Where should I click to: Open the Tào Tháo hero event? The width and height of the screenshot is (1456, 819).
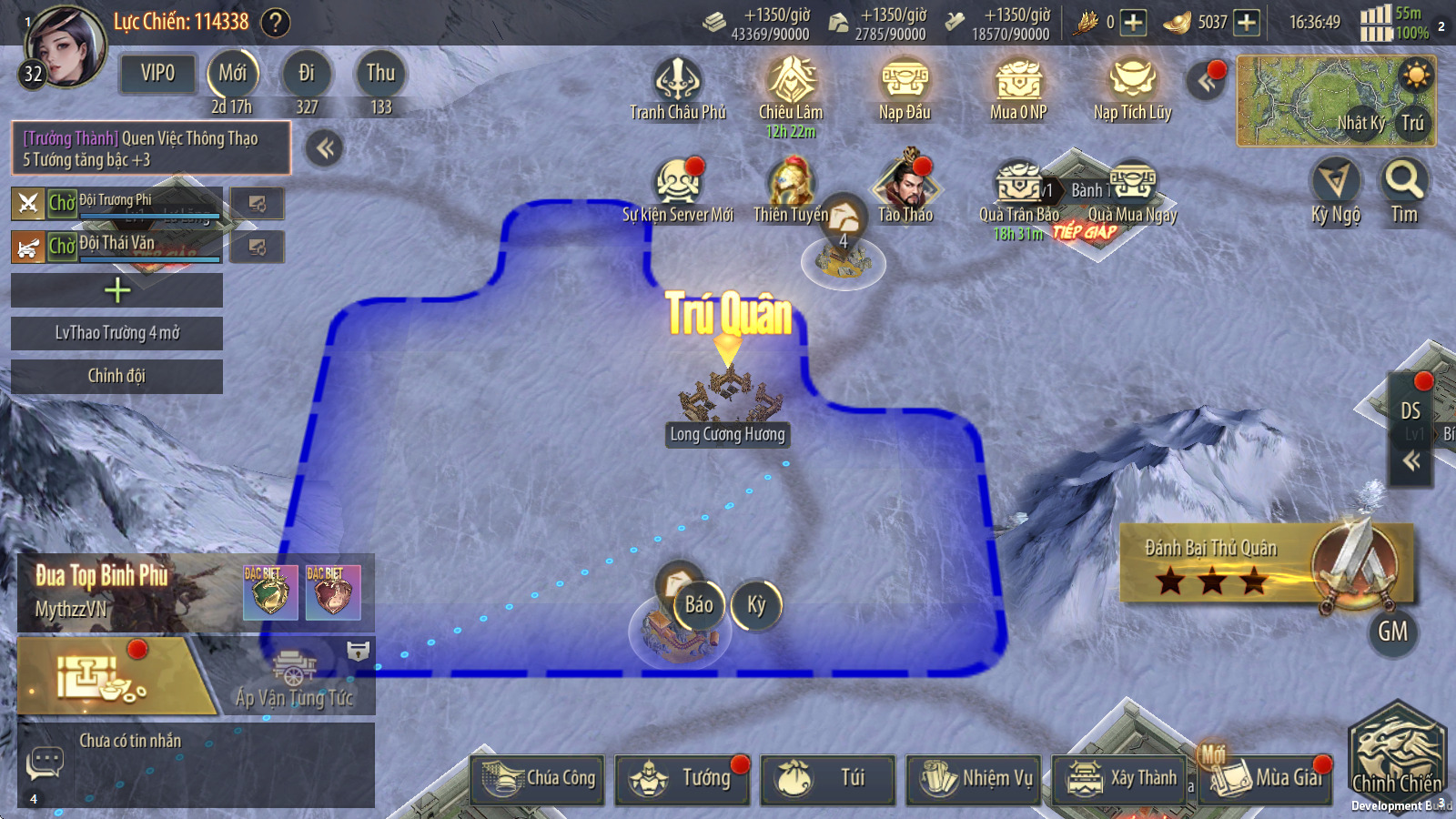click(905, 184)
